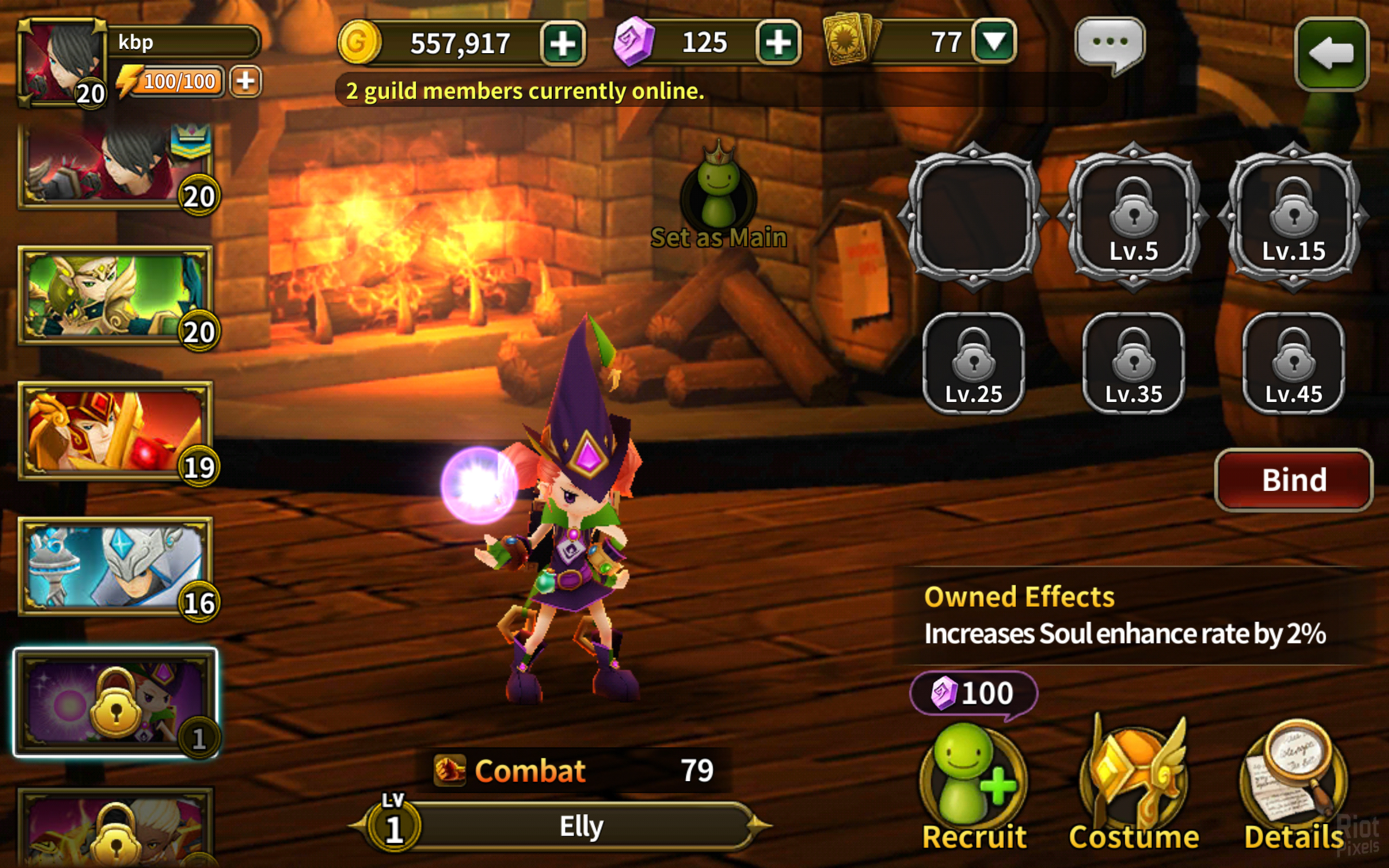Tap the locked Lv.25 slot
Screen dimensions: 1389x868
point(973,363)
